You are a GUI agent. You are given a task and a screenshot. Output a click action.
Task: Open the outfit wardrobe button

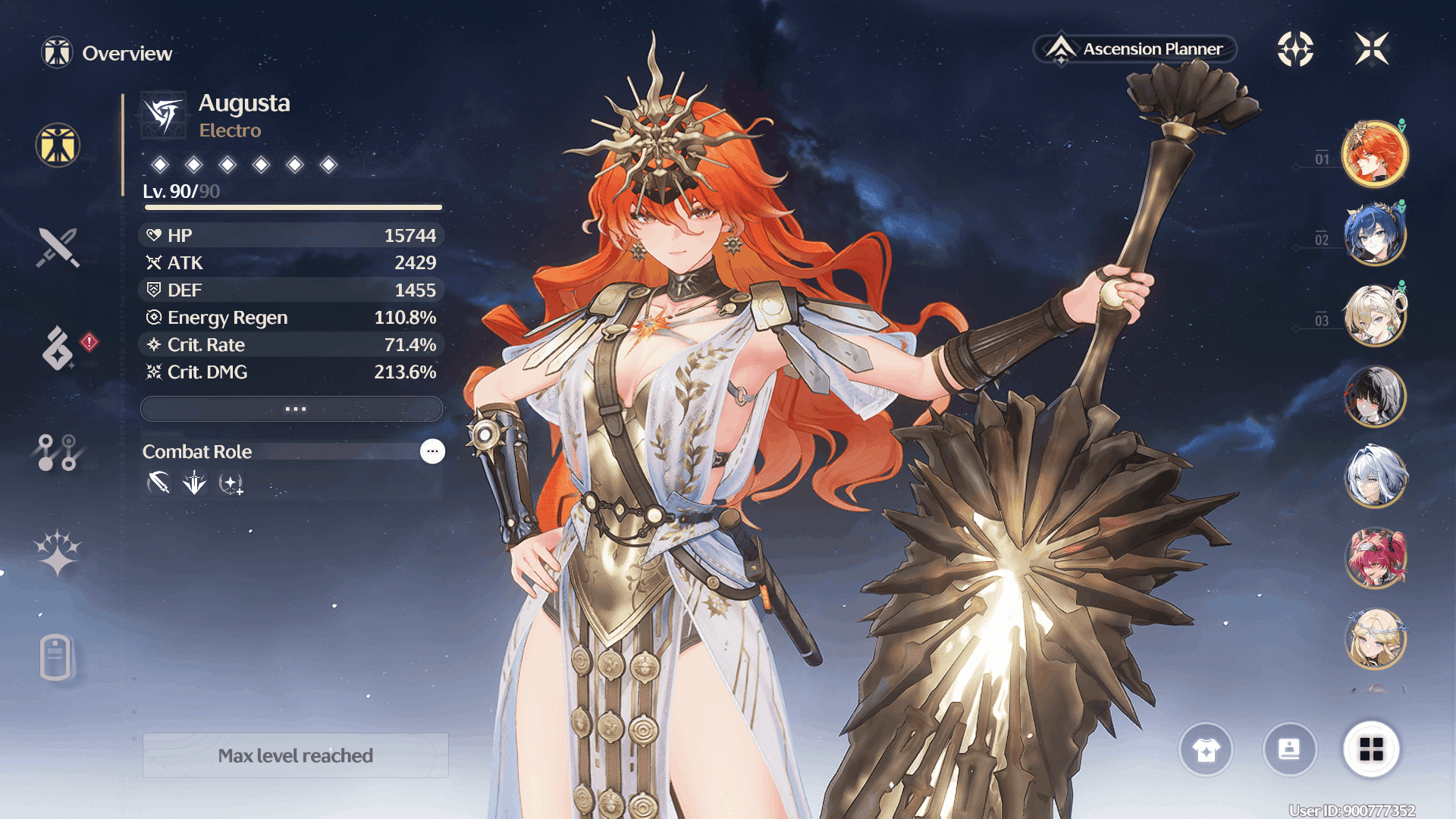[x=1206, y=750]
